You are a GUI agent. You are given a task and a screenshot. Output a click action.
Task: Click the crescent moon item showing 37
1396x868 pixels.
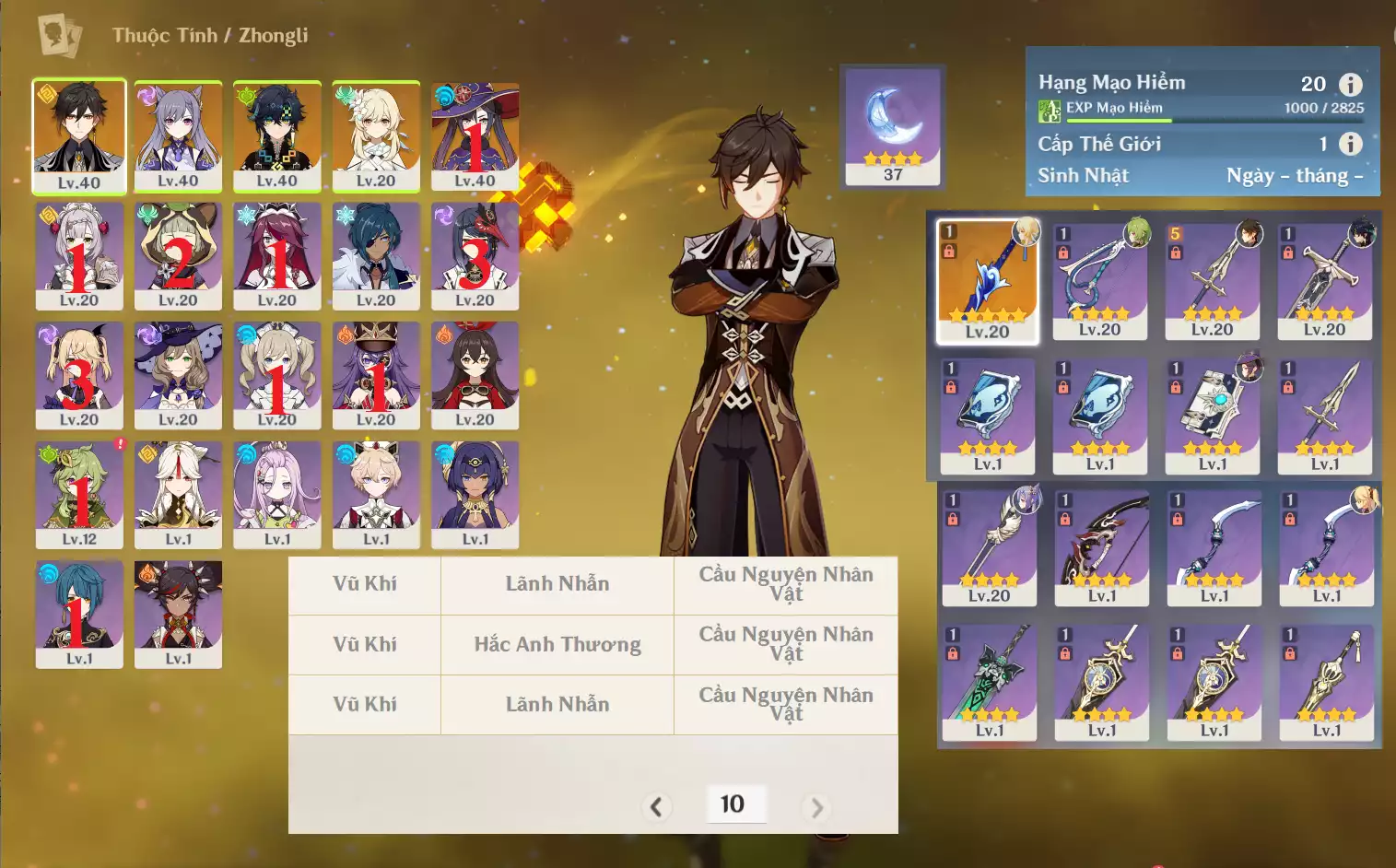[x=893, y=126]
